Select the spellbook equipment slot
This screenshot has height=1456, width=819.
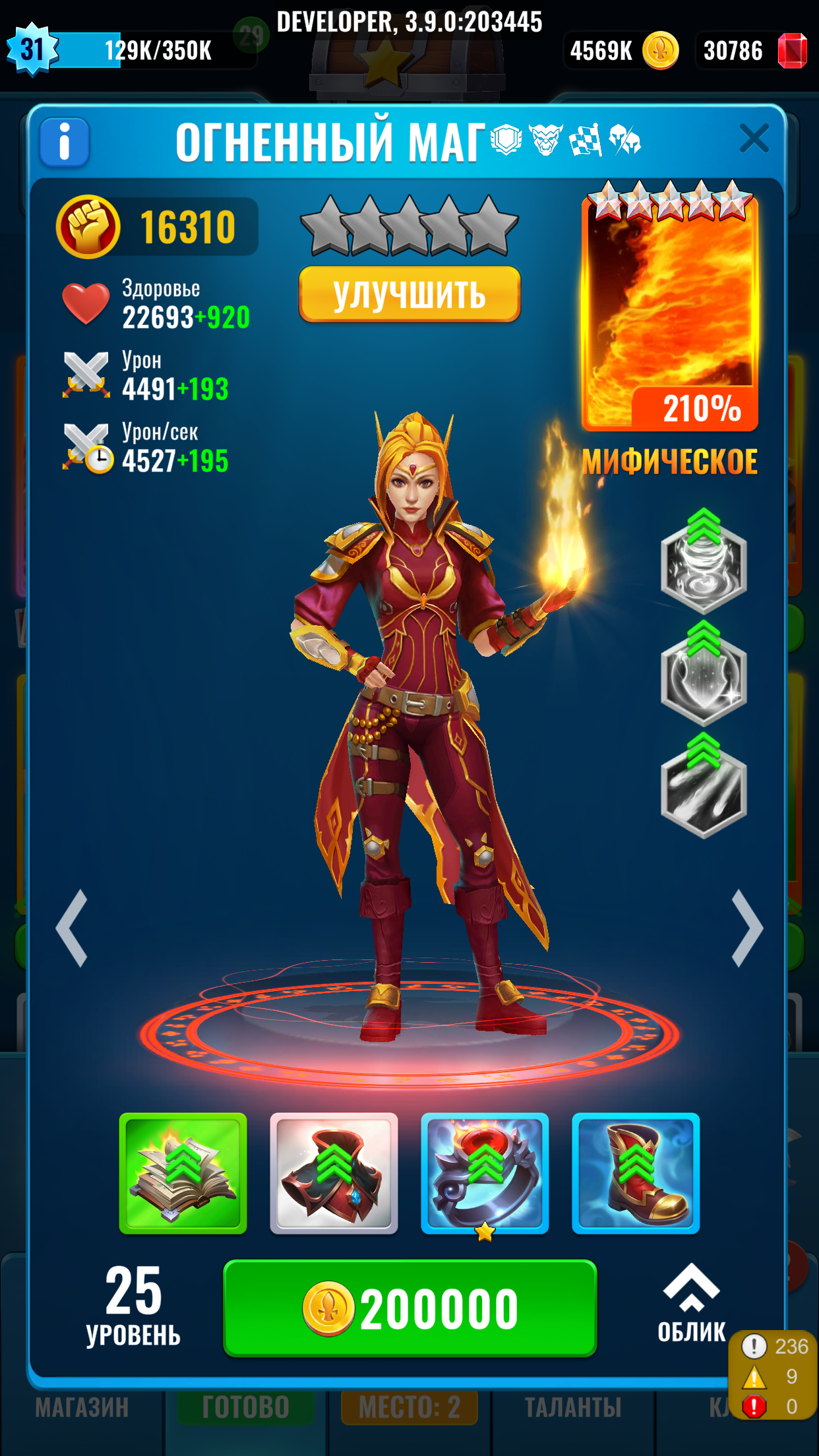point(183,1173)
